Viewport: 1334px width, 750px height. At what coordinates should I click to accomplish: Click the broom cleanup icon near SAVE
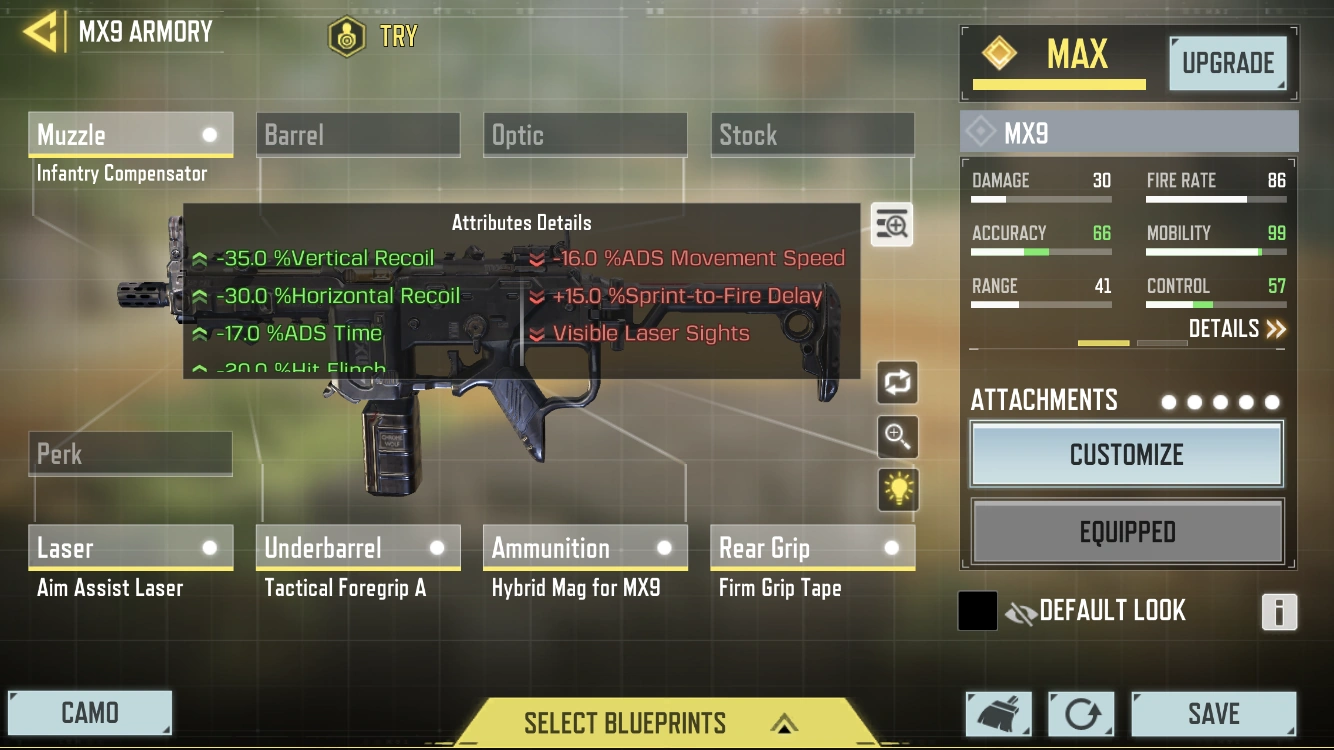(997, 714)
